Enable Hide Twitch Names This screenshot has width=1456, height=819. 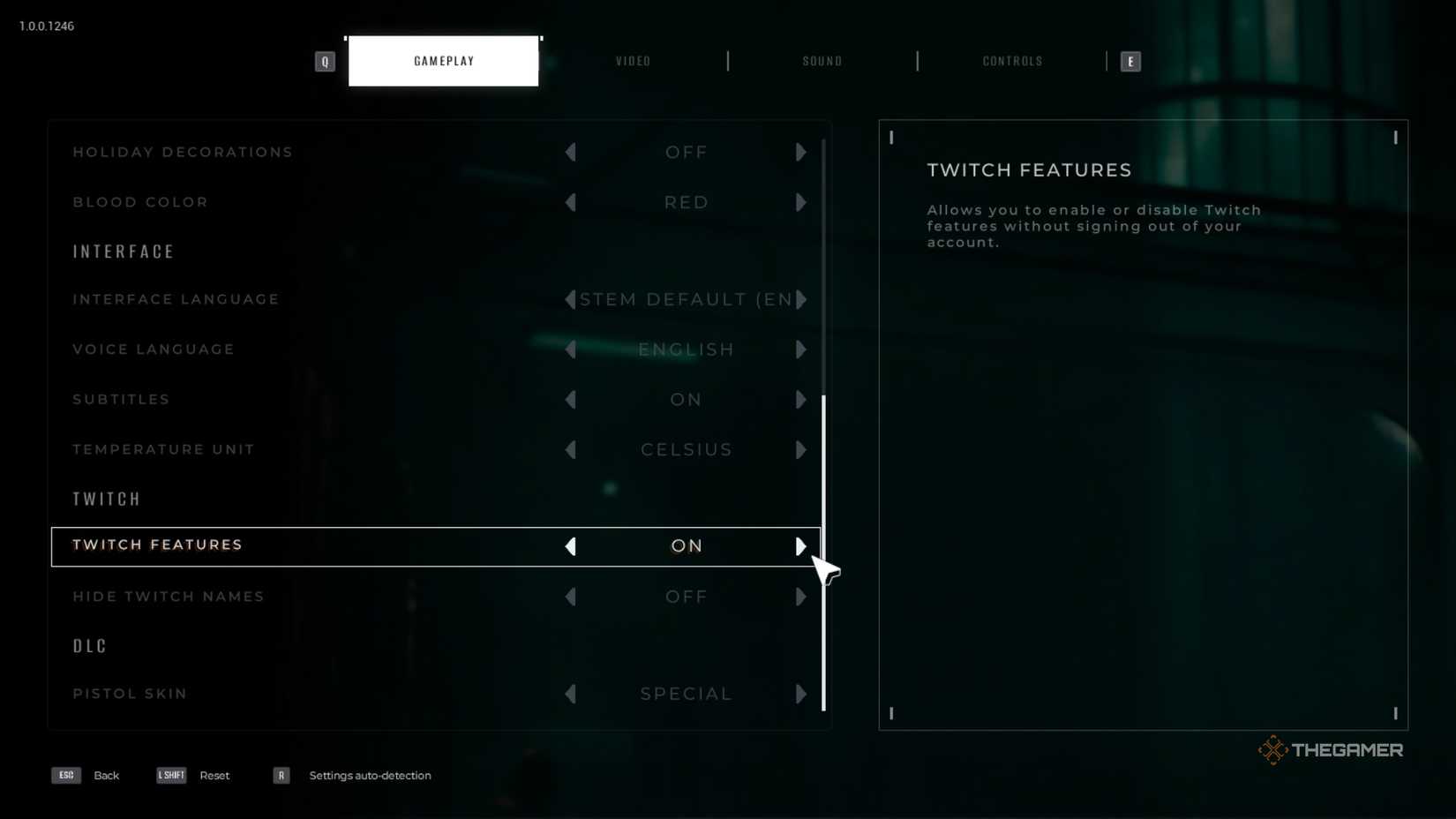pos(801,597)
